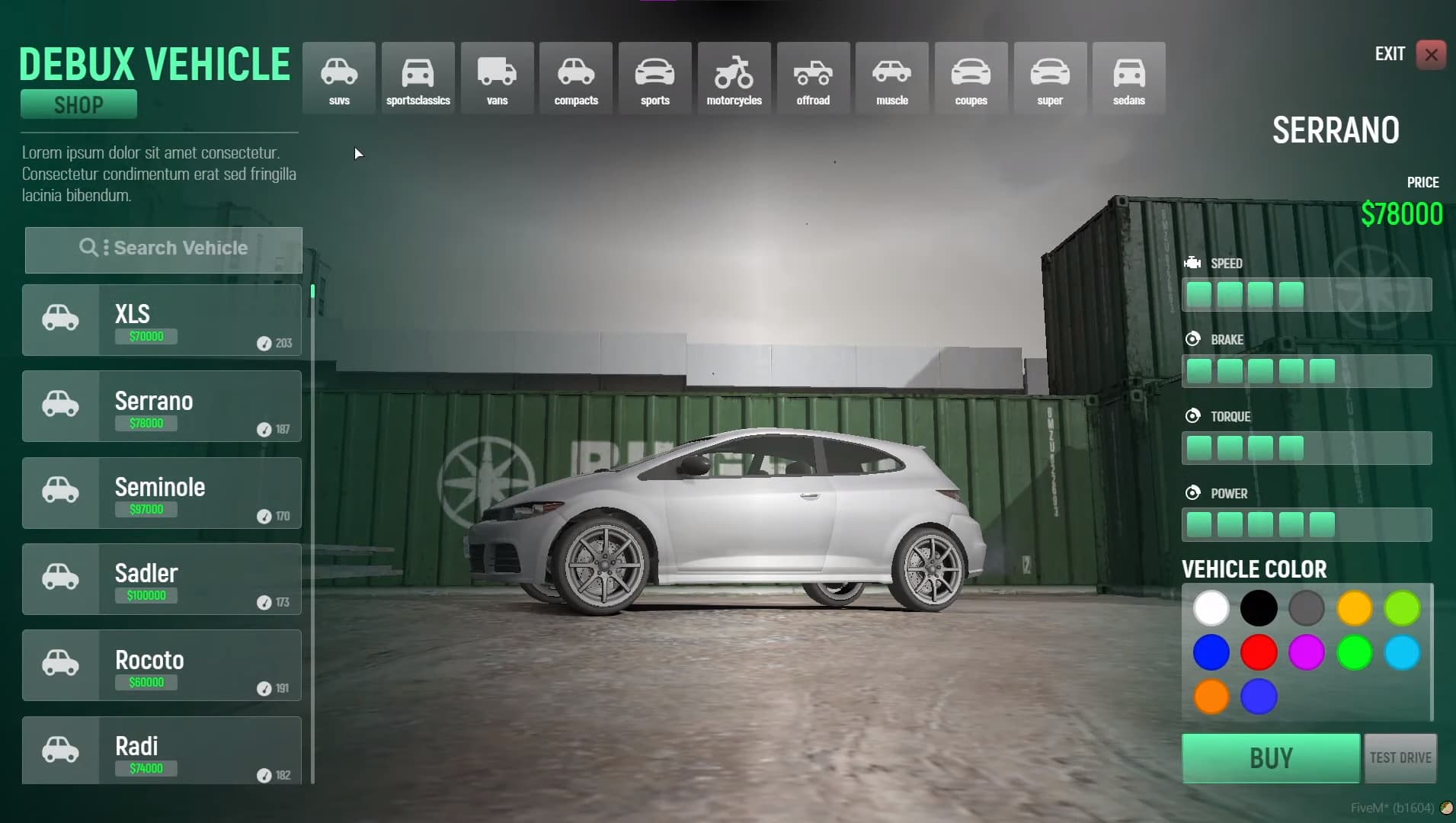Click BUY to purchase the Serrano

pos(1269,757)
